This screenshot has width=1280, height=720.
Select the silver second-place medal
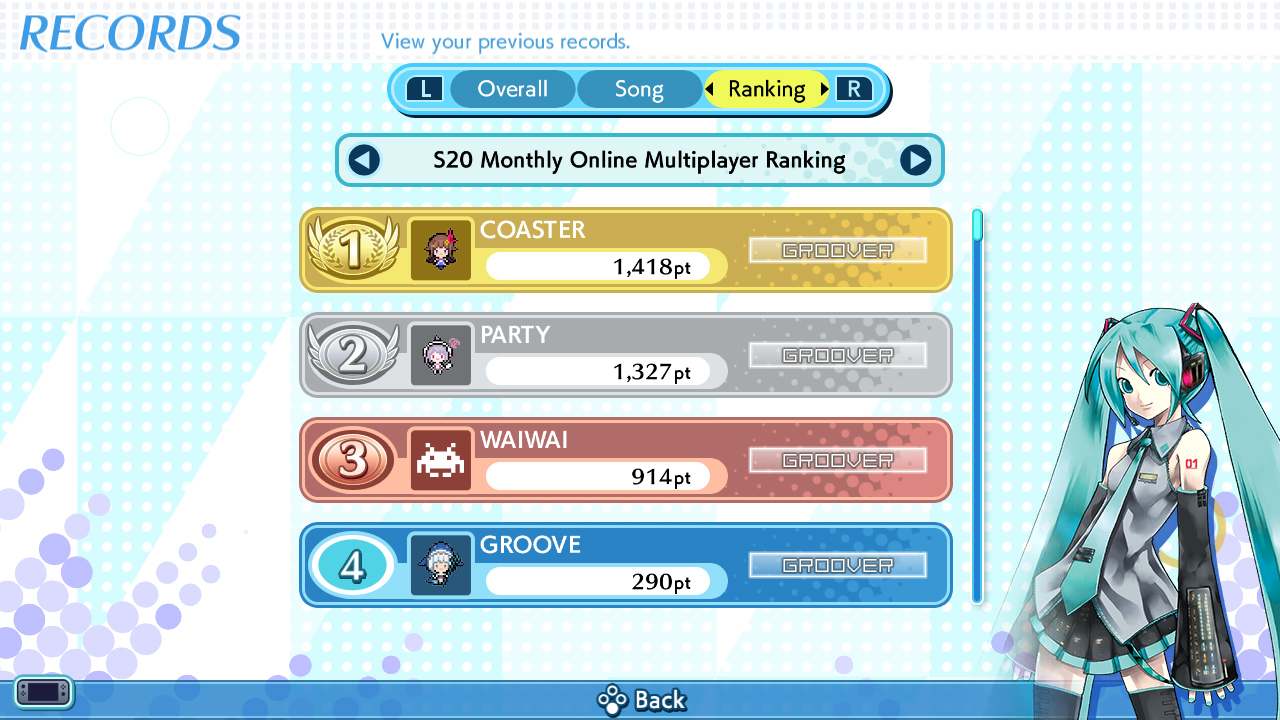pos(355,354)
